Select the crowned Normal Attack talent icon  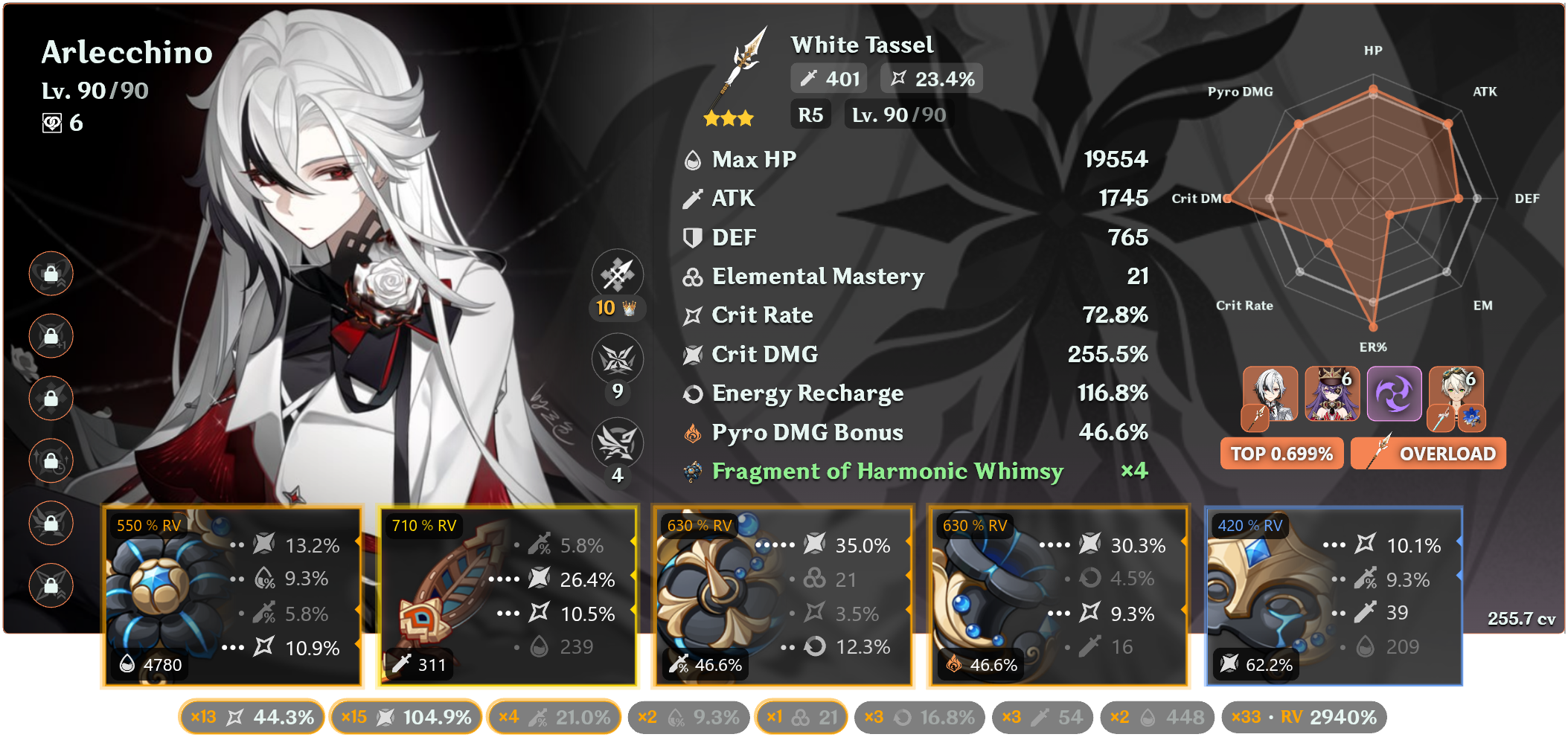[x=618, y=274]
